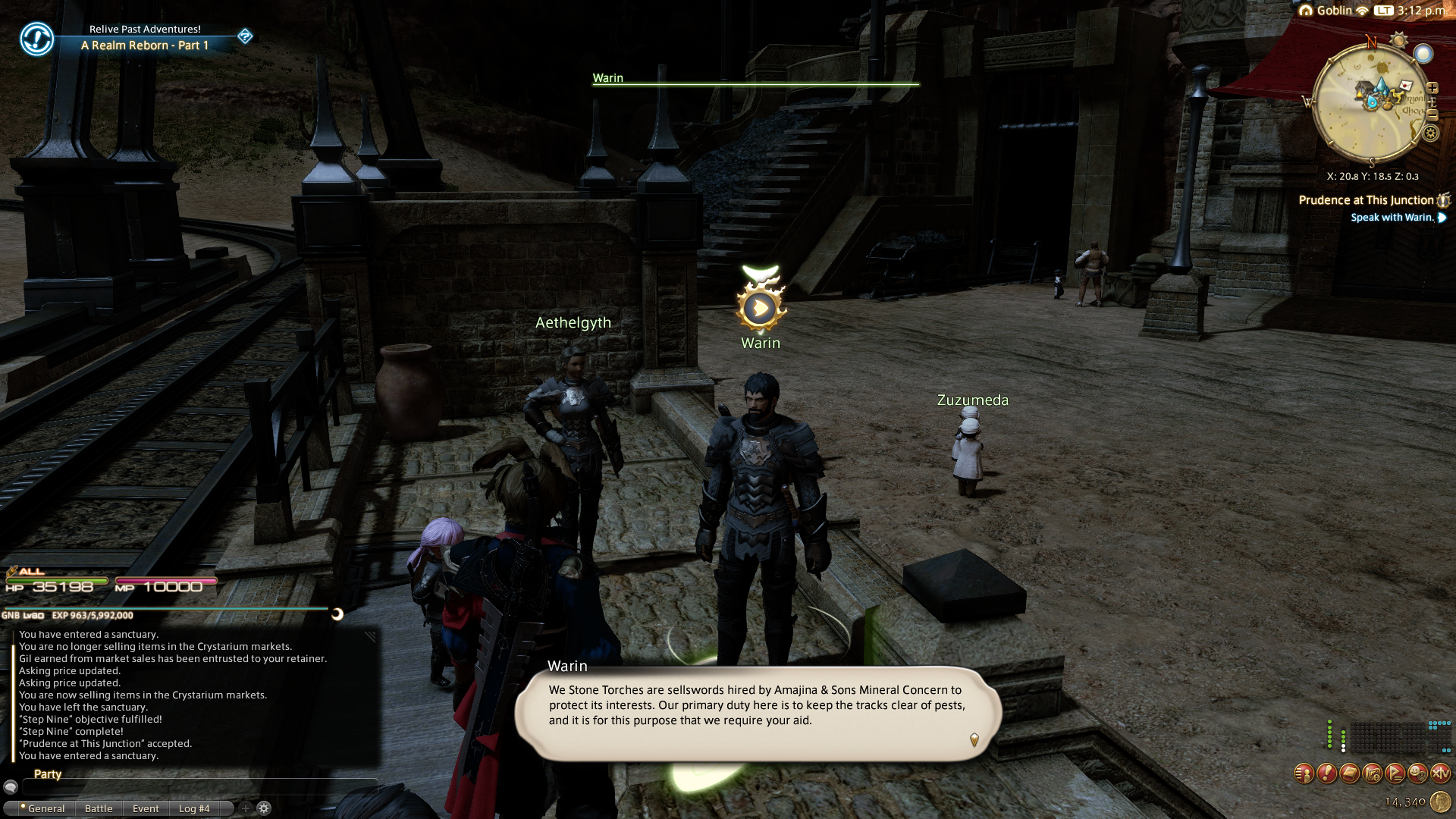Open the XIV System menu
Viewport: 1456px width, 819px height.
click(x=1440, y=773)
